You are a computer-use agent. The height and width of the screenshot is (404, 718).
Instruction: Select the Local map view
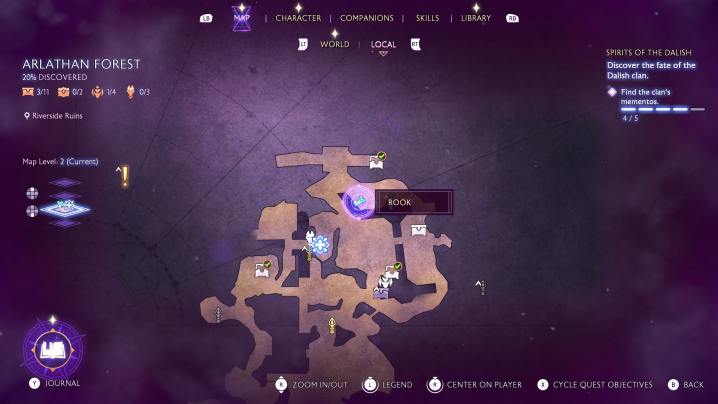pos(383,45)
